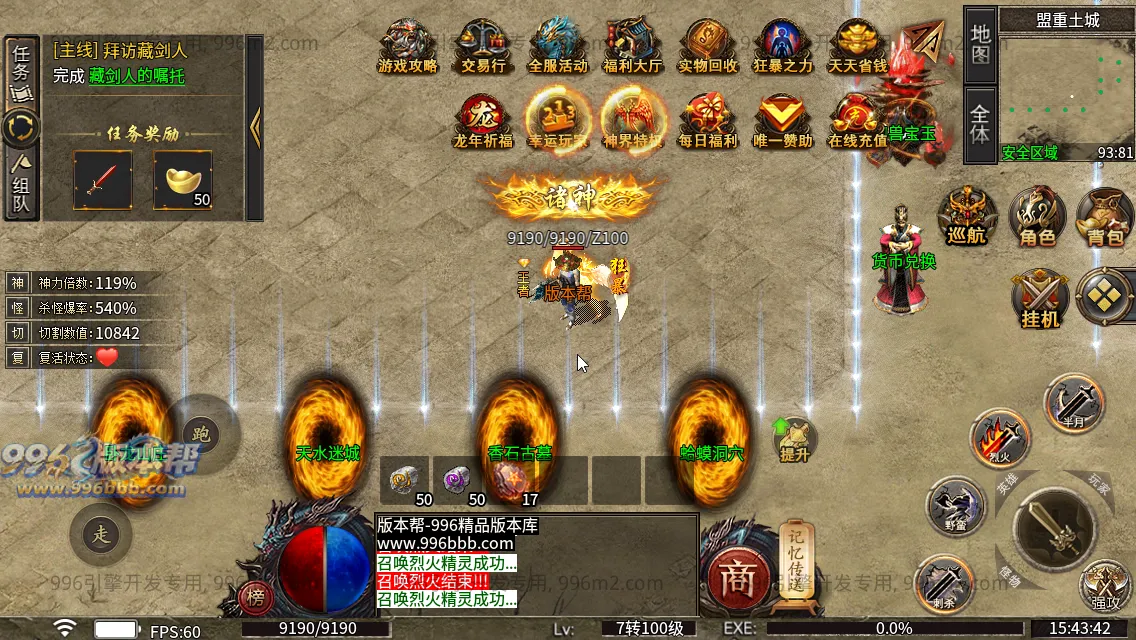Open the 榜 ranking button
Image resolution: width=1136 pixels, height=640 pixels.
[257, 597]
